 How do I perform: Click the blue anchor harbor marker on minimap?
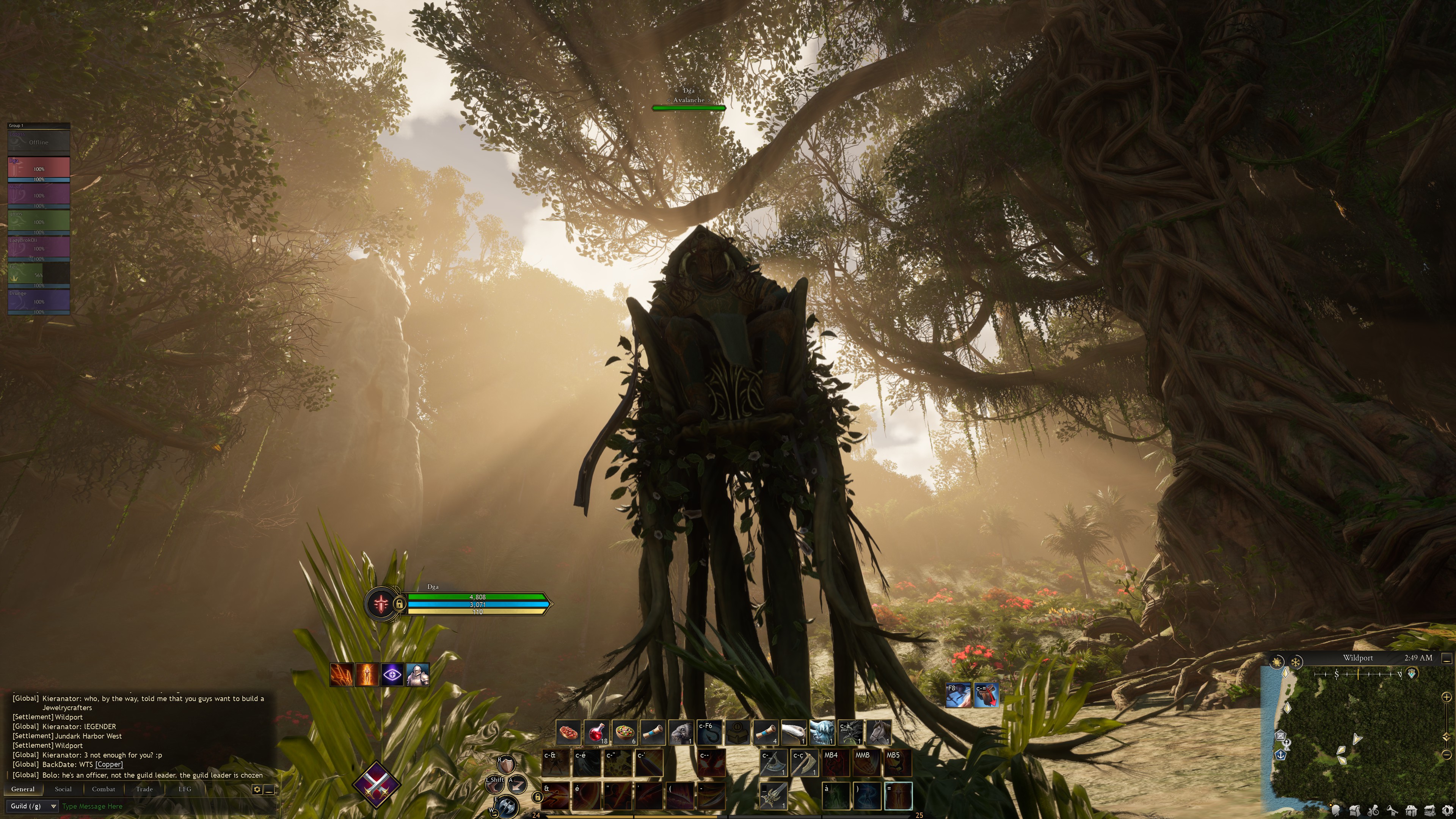1280,755
